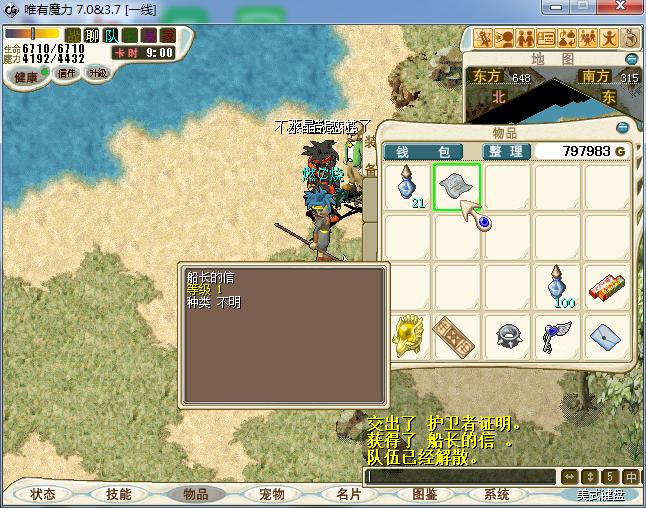Select the captain's letter (船长的信) item slot
The height and width of the screenshot is (508, 646).
457,187
